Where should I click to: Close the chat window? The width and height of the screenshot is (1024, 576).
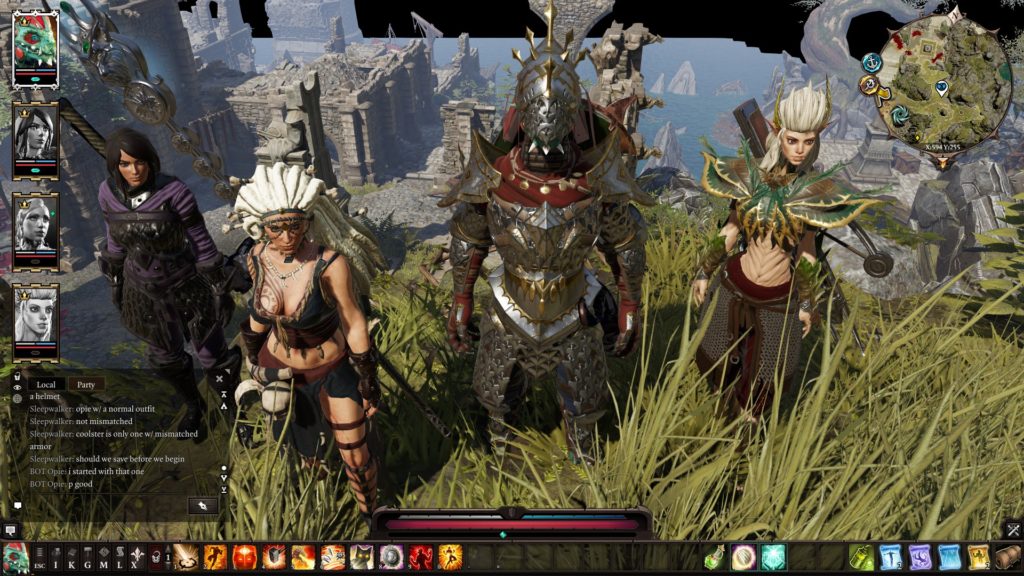(x=220, y=380)
